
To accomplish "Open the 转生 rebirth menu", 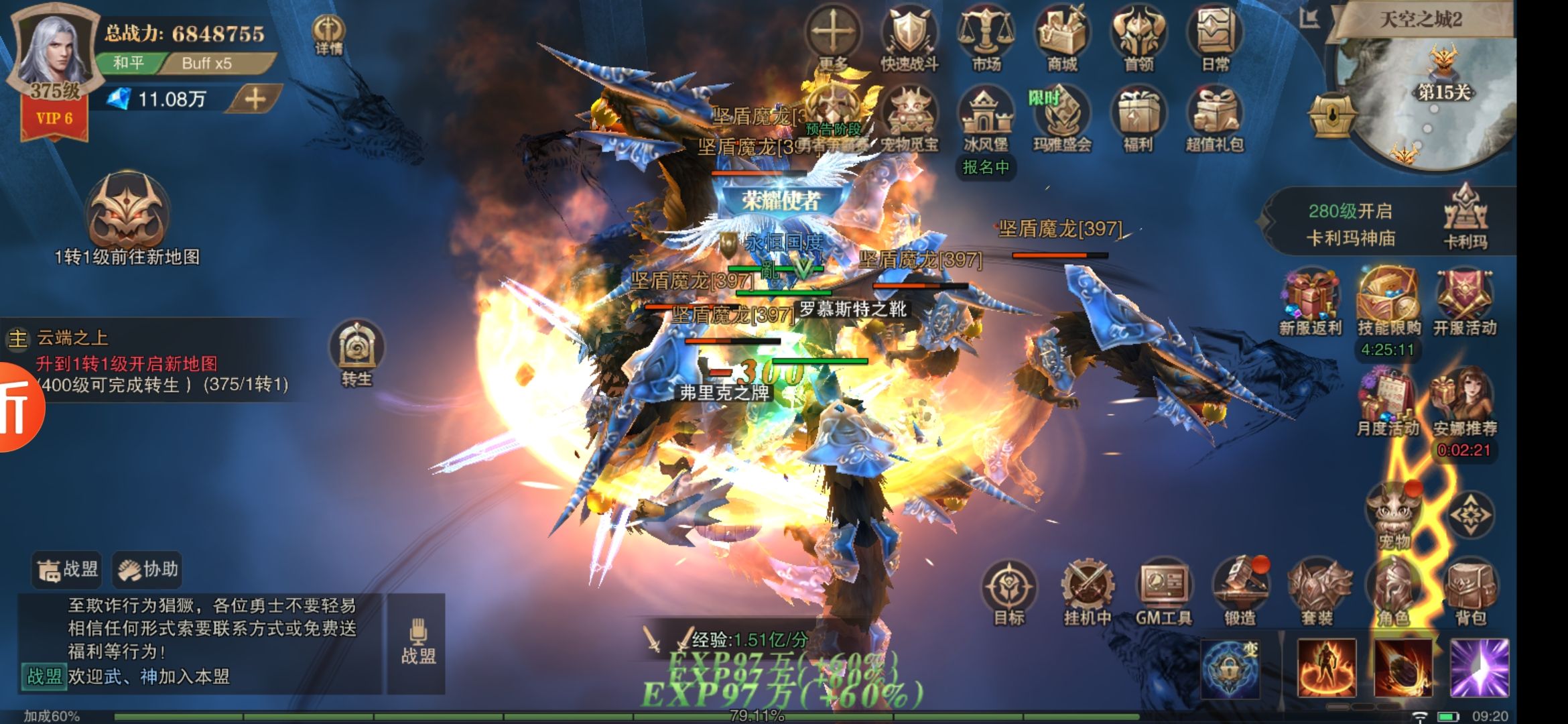I will pos(356,352).
